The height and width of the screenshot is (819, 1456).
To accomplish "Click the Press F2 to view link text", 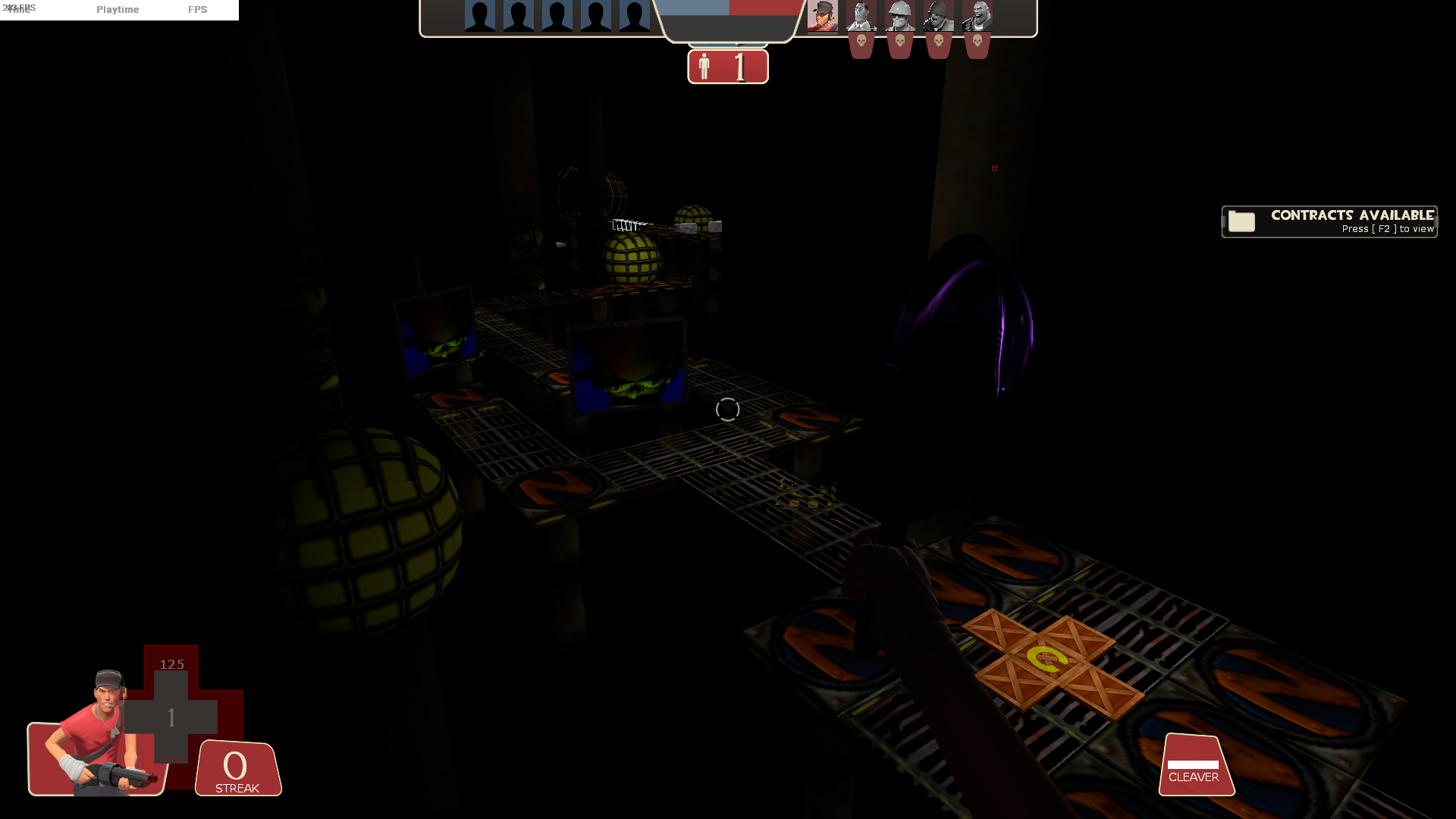I will (x=1387, y=228).
